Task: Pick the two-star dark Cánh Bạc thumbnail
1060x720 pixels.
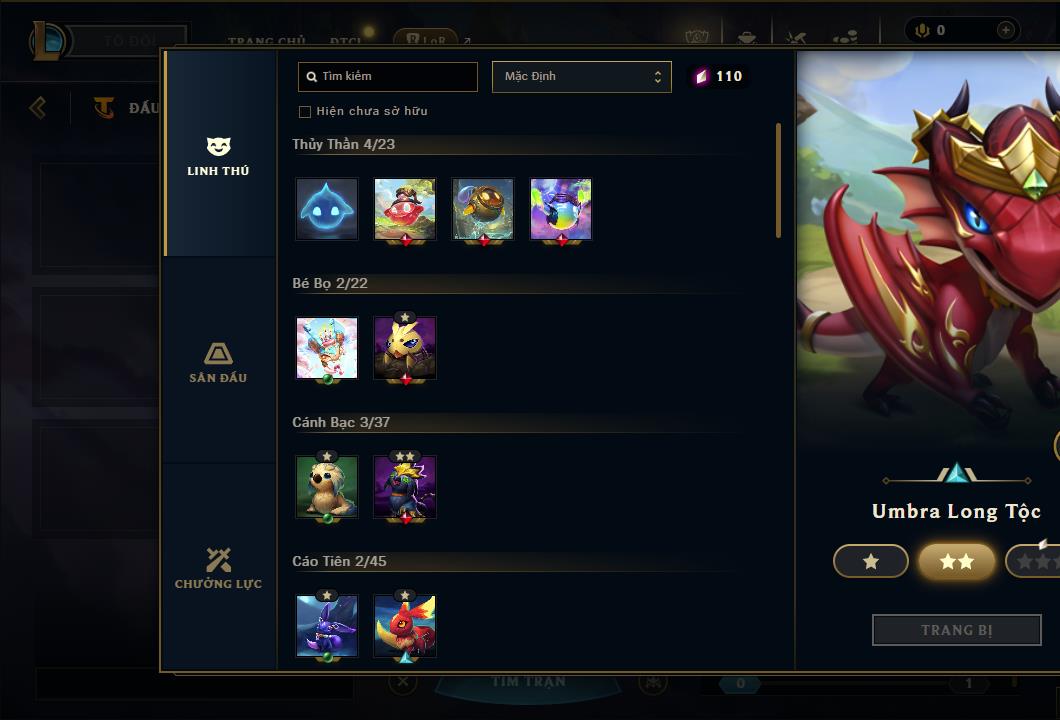Action: tap(405, 487)
